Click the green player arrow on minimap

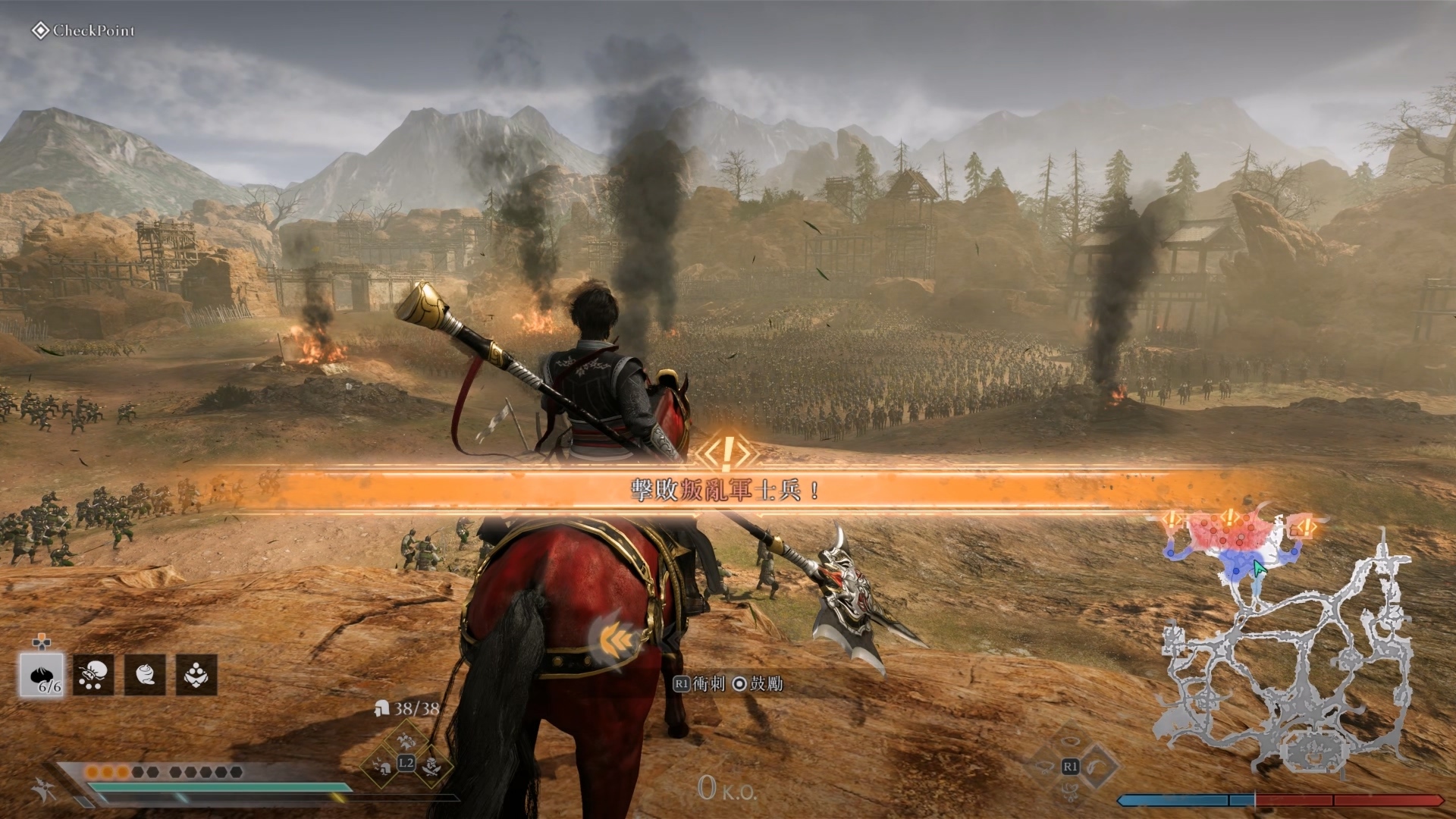[1259, 568]
